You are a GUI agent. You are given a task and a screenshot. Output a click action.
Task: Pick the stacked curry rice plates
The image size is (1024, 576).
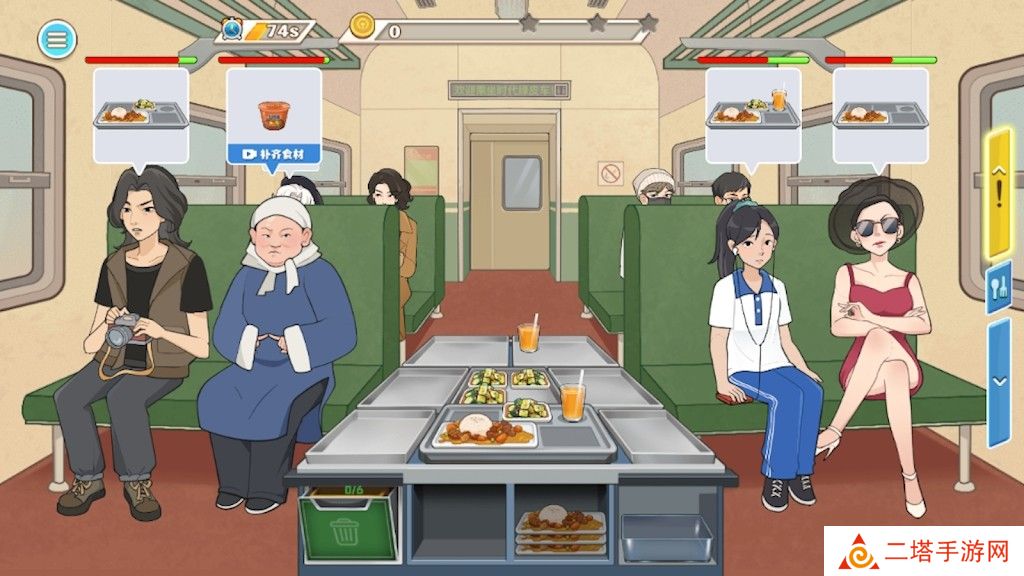560,528
